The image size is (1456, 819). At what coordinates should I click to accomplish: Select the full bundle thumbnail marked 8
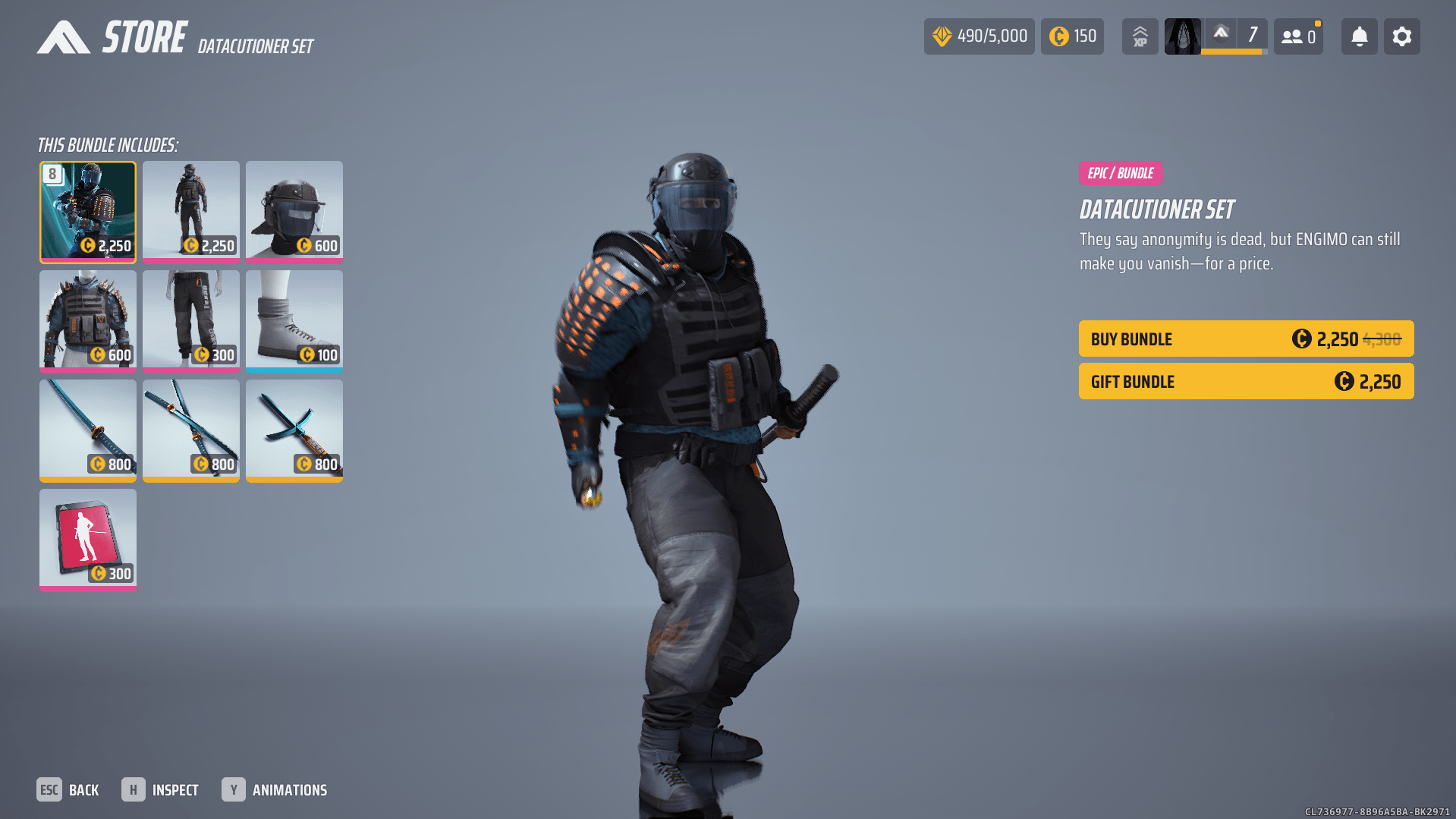tap(88, 212)
